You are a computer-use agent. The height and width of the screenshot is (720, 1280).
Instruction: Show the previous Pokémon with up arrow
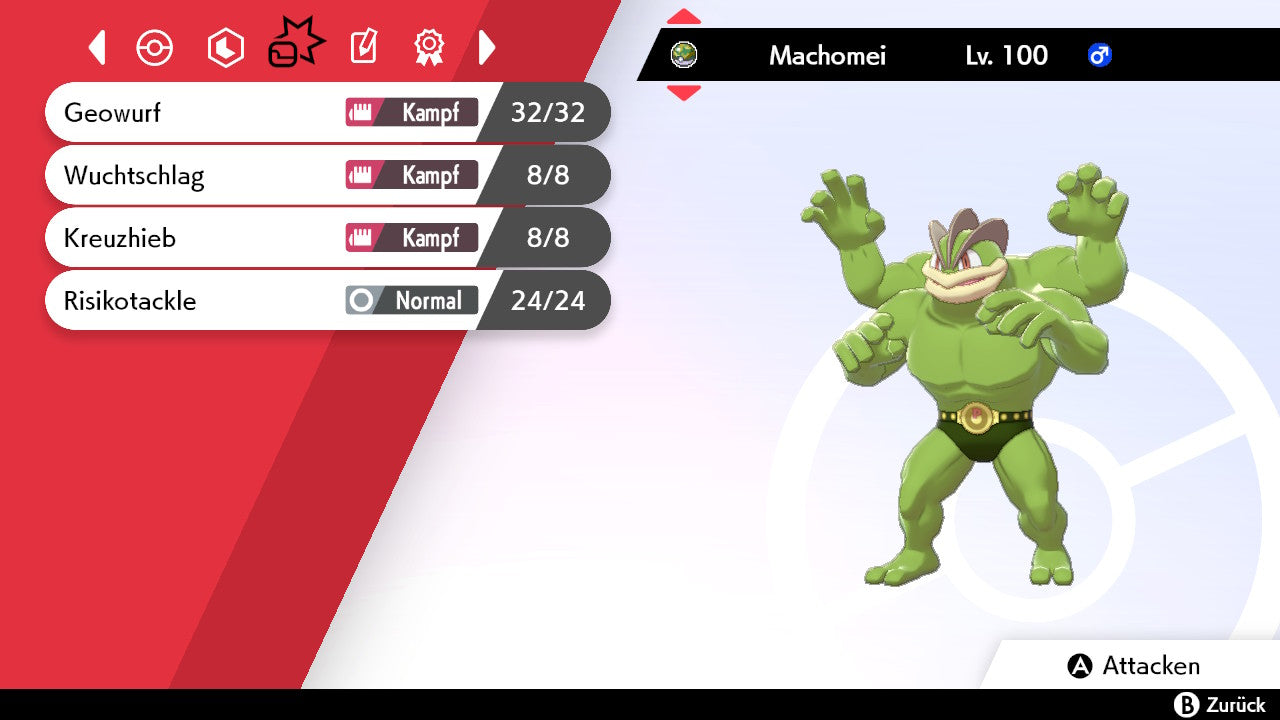[684, 17]
